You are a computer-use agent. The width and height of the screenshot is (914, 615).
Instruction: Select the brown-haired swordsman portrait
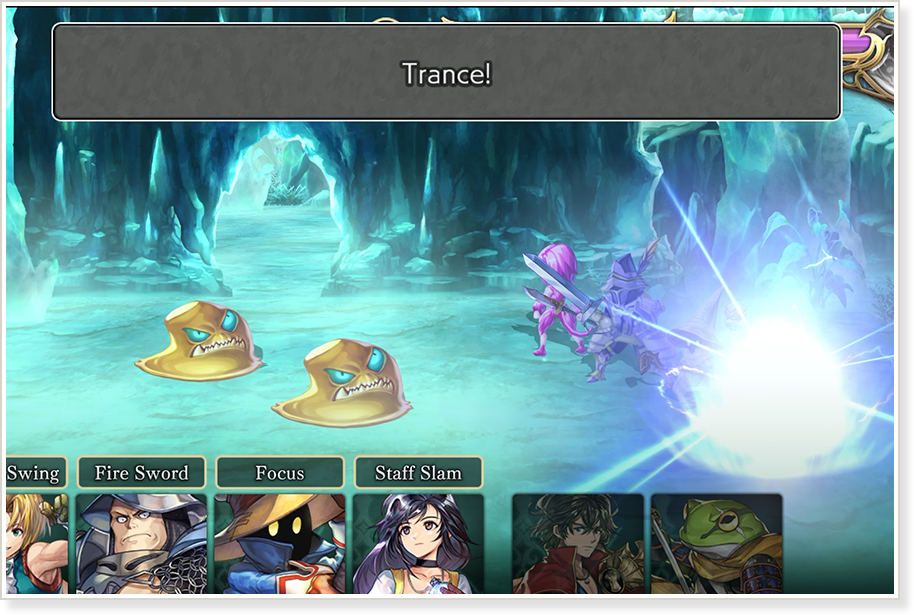point(578,543)
